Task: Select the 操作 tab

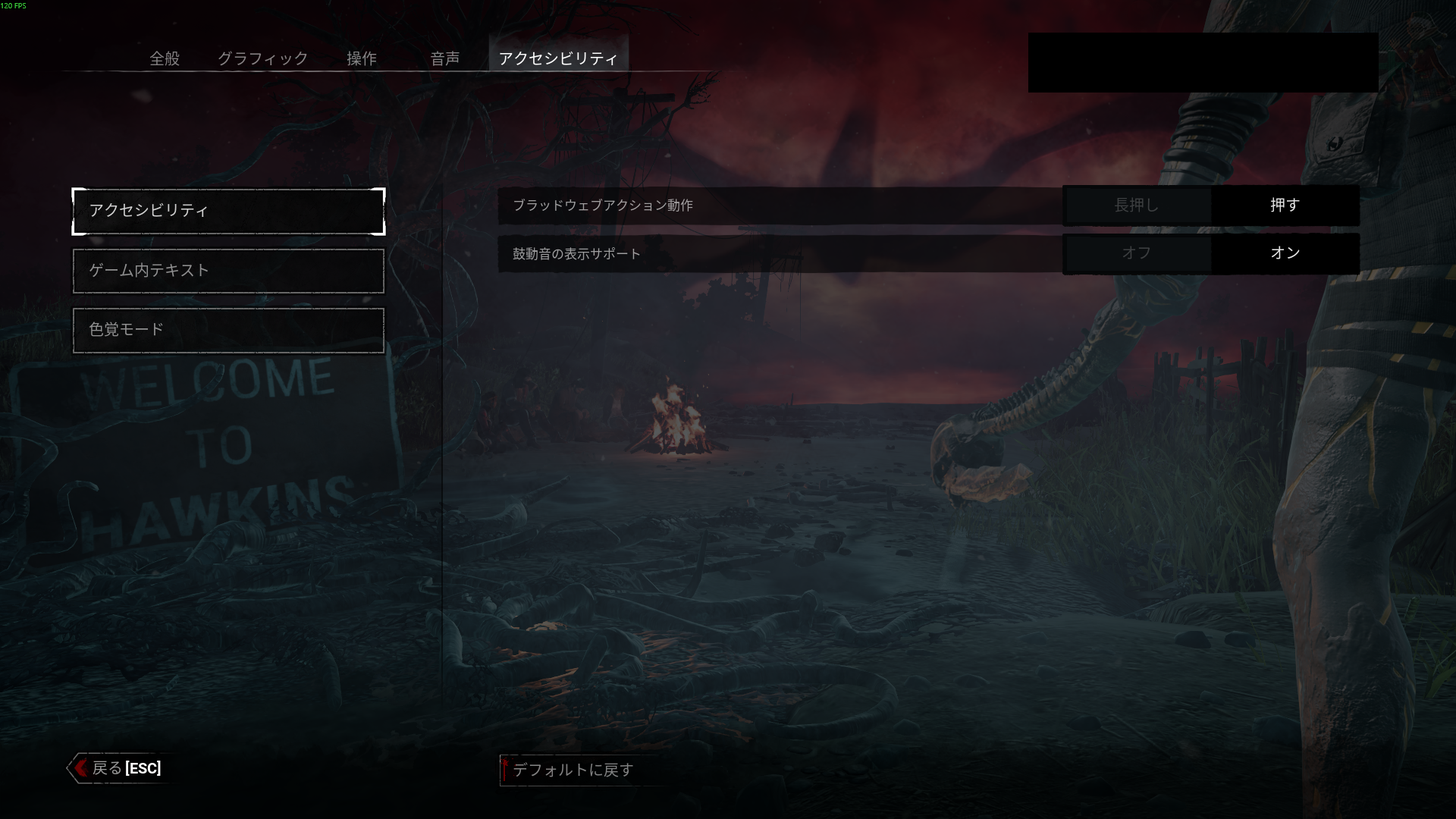Action: click(x=361, y=58)
